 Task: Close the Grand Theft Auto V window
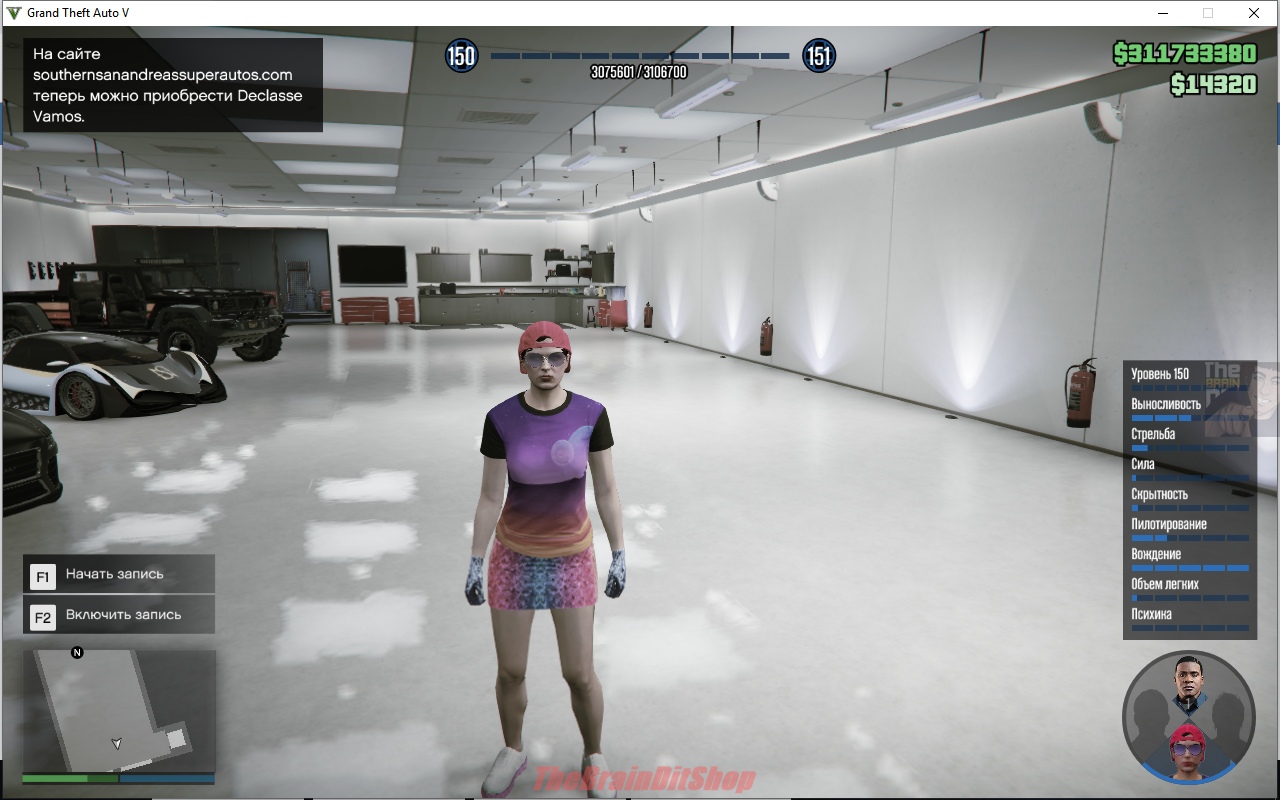click(1253, 13)
